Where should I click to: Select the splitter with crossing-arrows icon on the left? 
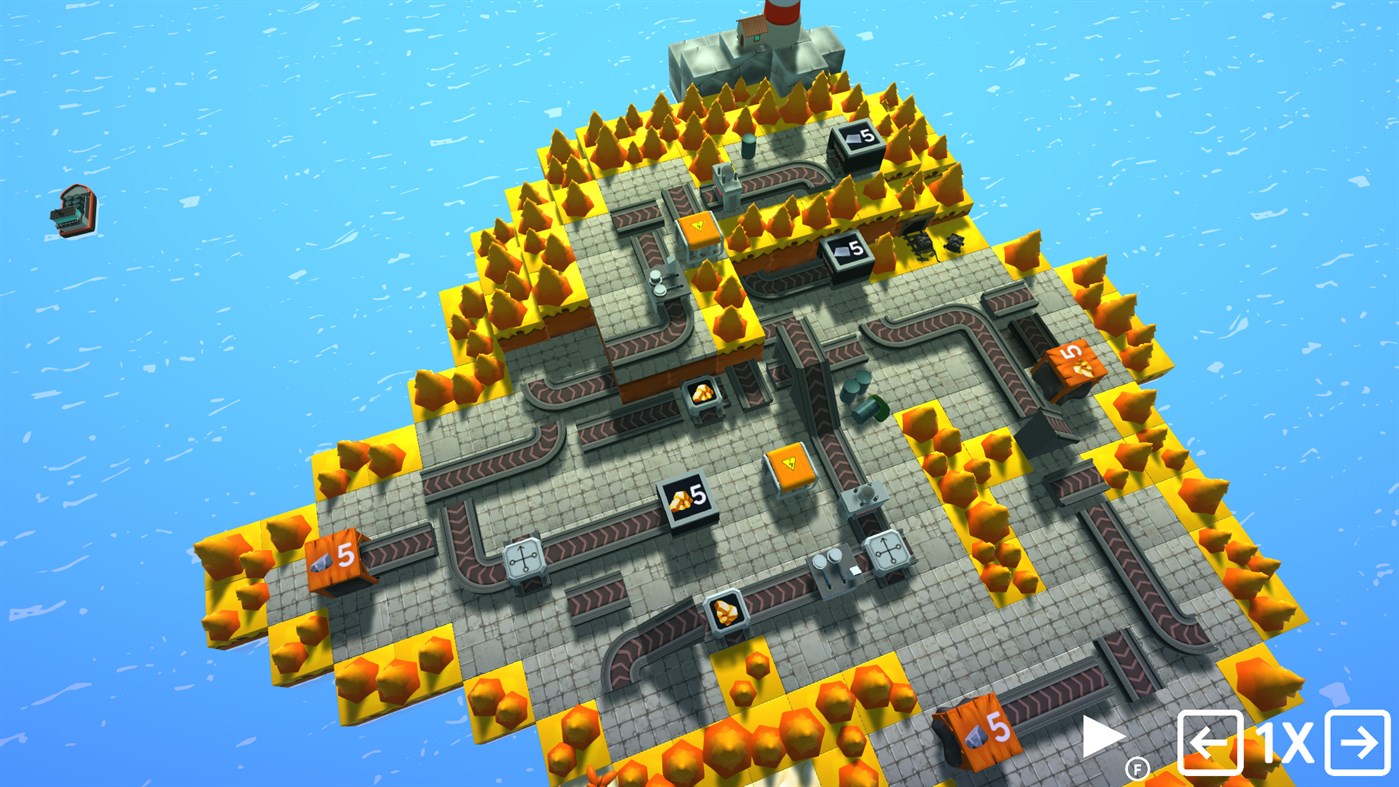(x=524, y=556)
